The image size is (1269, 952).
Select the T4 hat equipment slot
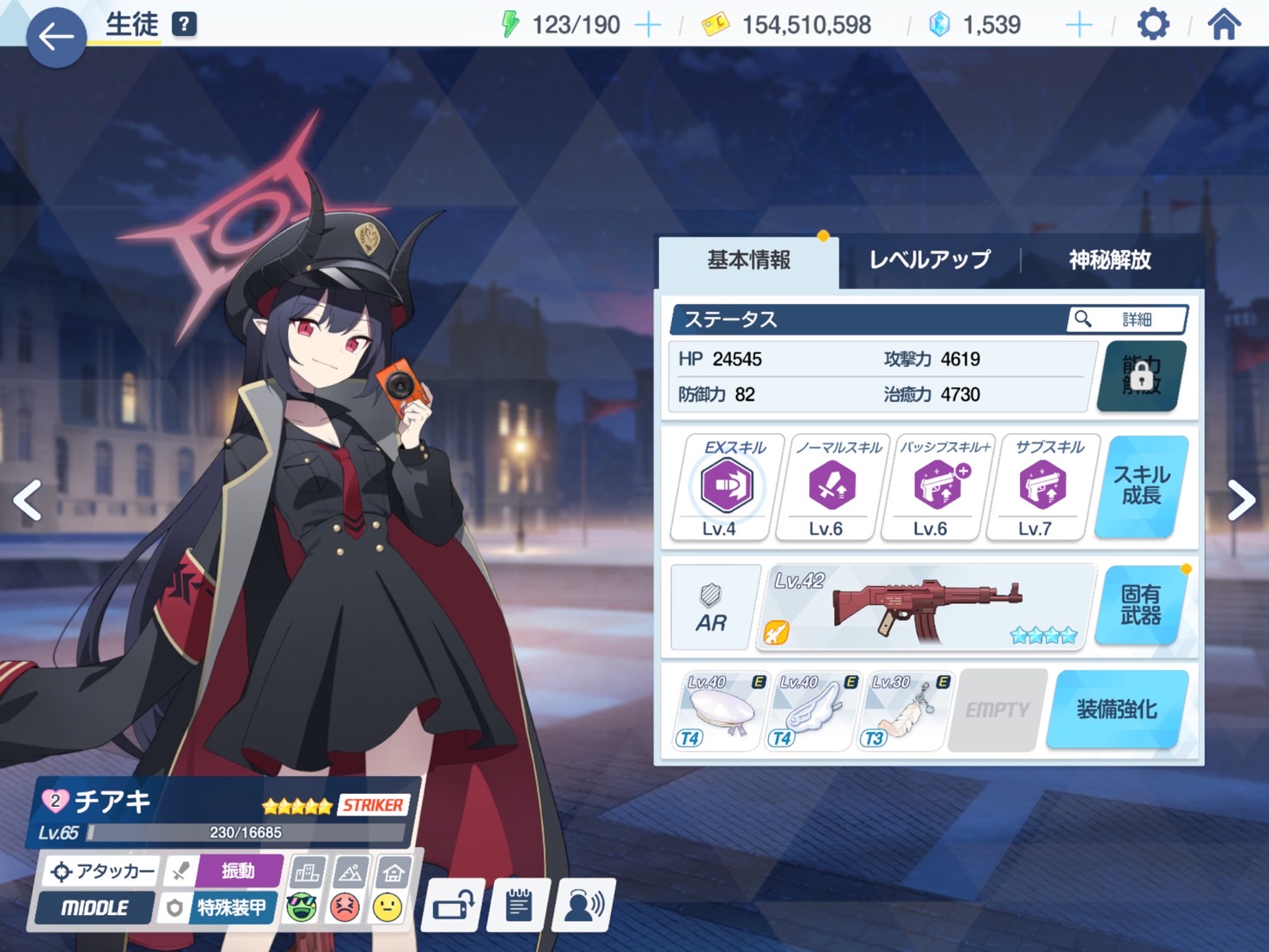pos(720,711)
